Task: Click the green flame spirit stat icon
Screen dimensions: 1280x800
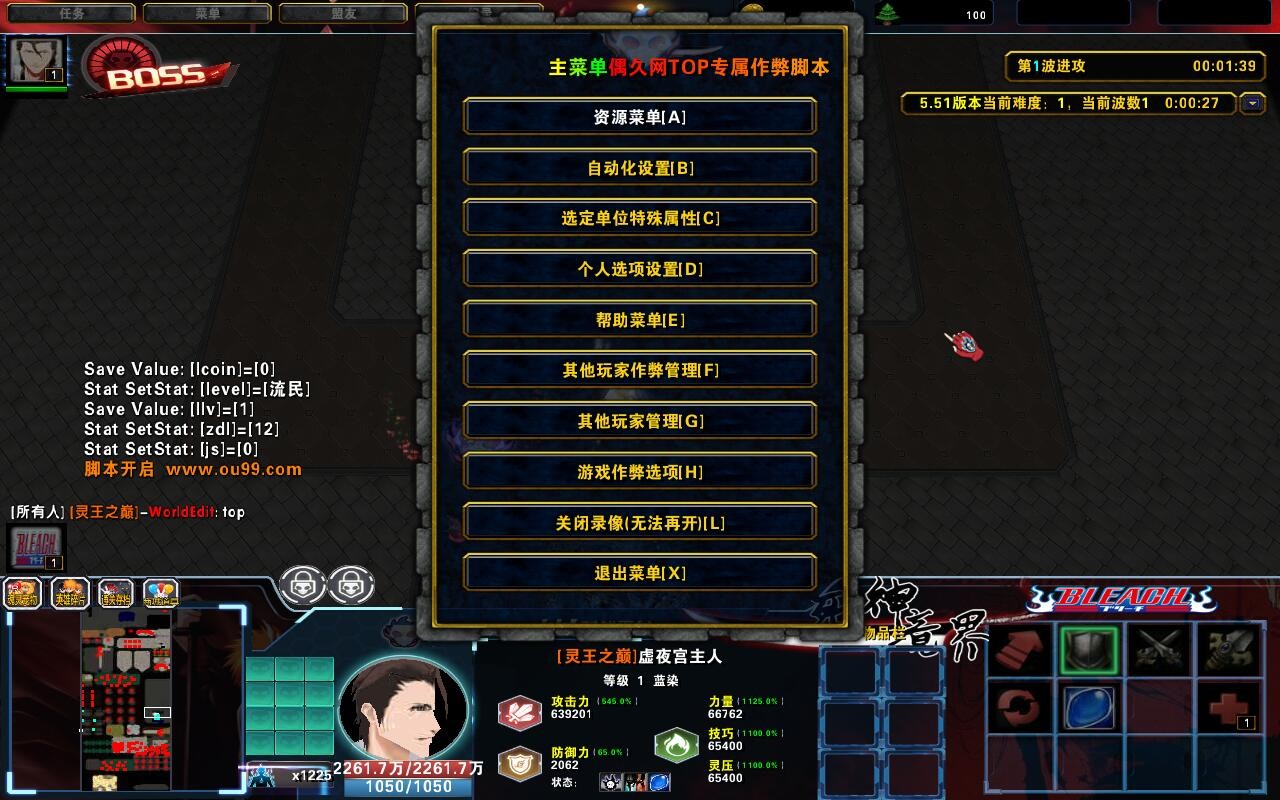Action: (x=678, y=745)
